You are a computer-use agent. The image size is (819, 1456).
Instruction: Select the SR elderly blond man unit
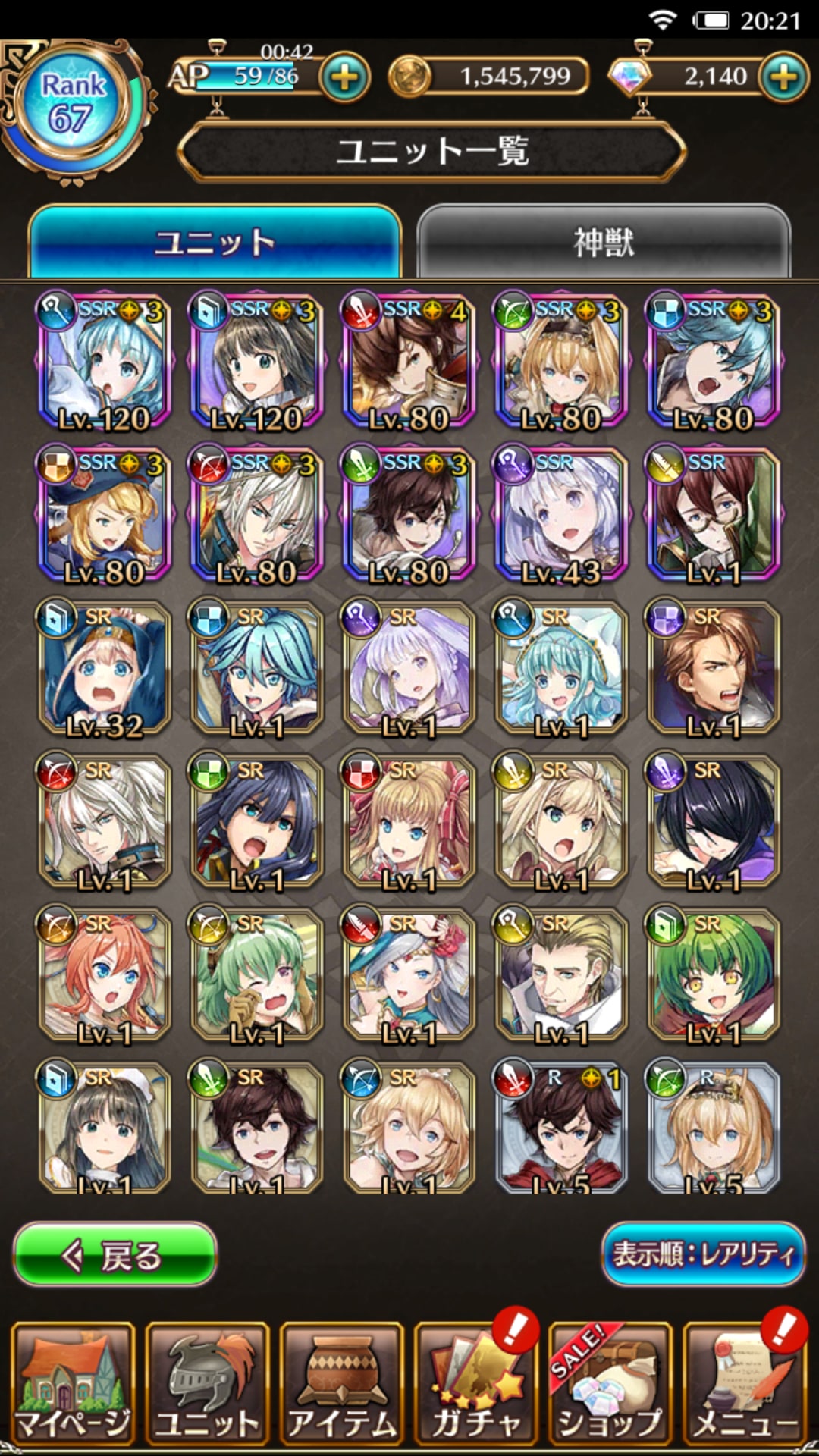coord(561,975)
